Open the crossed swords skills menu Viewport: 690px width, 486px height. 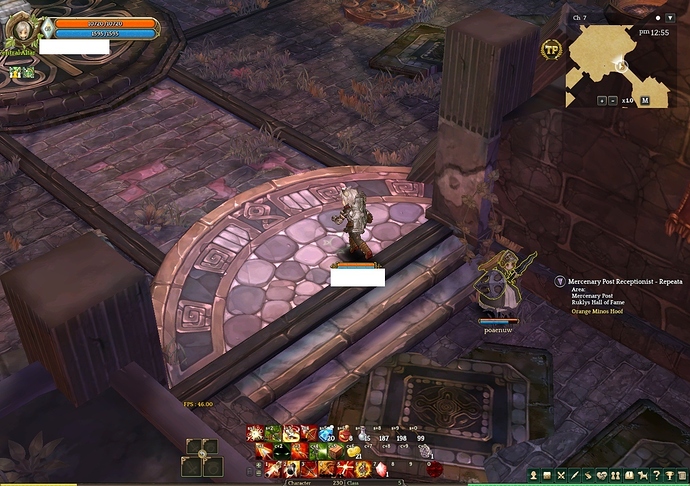(562, 476)
